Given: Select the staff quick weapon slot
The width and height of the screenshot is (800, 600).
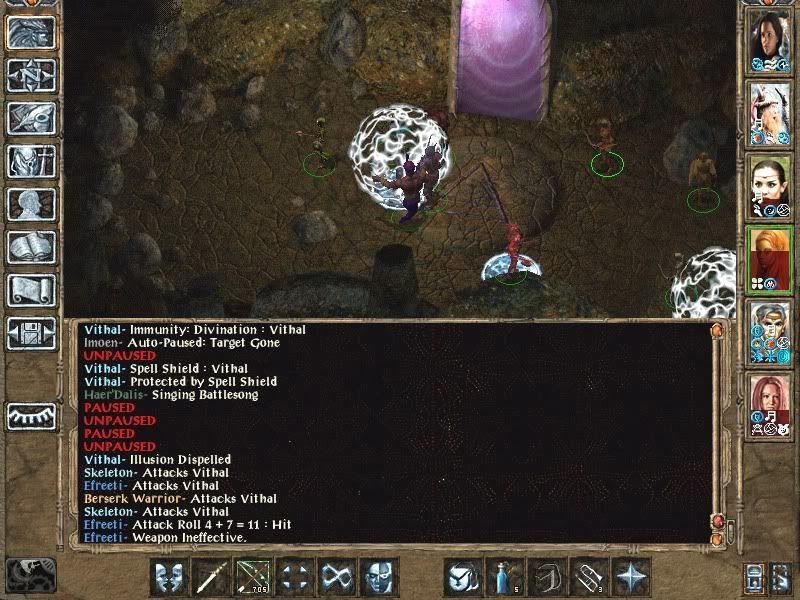Looking at the screenshot, I should coord(211,577).
